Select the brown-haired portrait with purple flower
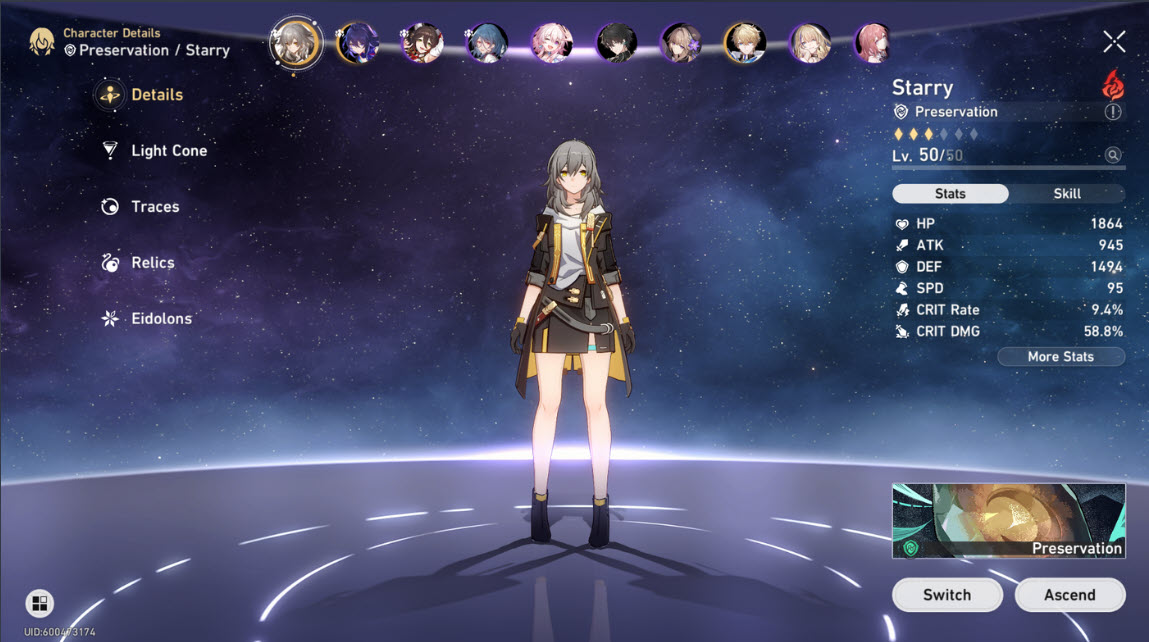This screenshot has height=642, width=1149. click(681, 43)
